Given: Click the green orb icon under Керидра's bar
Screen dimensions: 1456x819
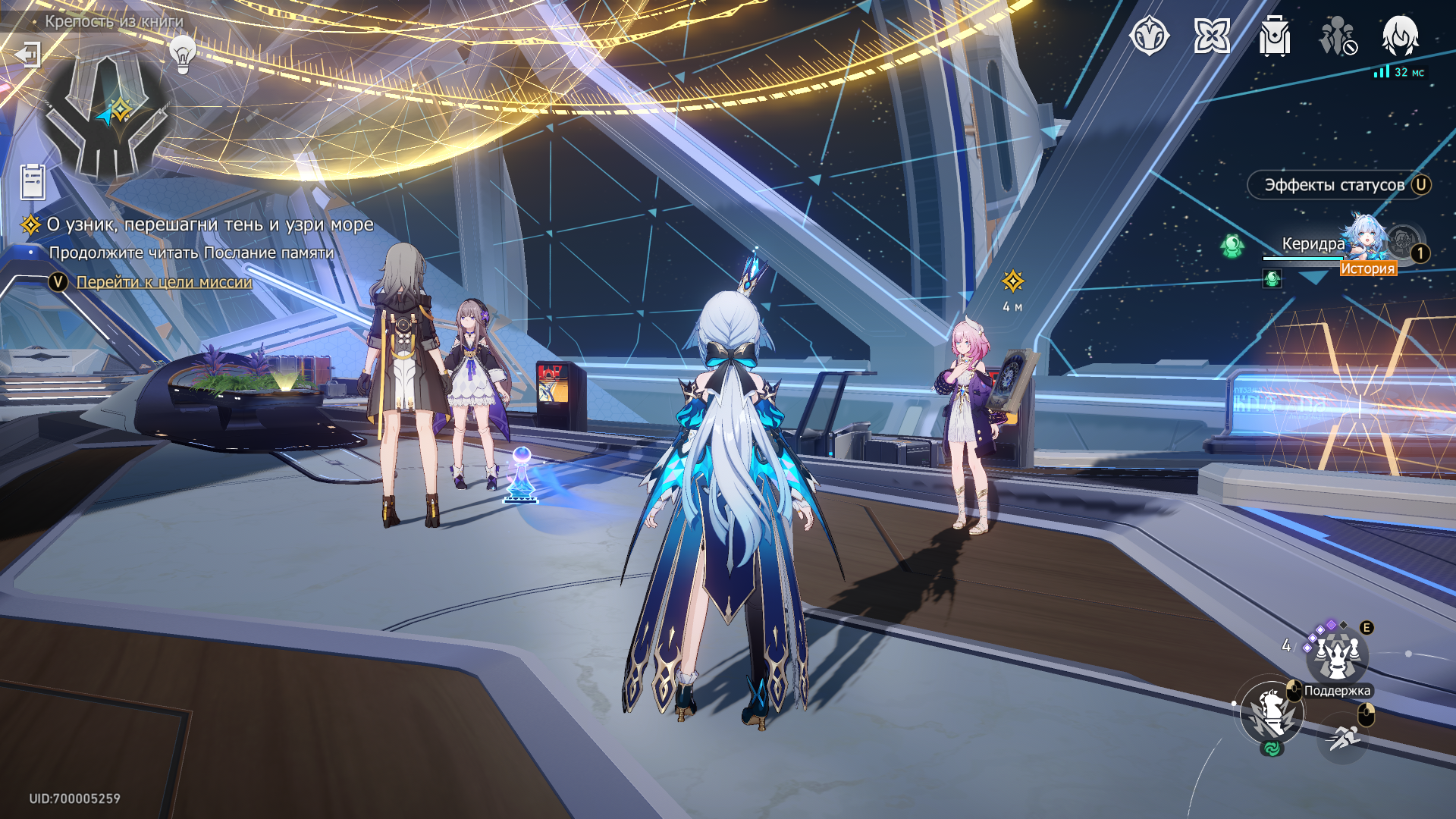Looking at the screenshot, I should coord(1272,279).
